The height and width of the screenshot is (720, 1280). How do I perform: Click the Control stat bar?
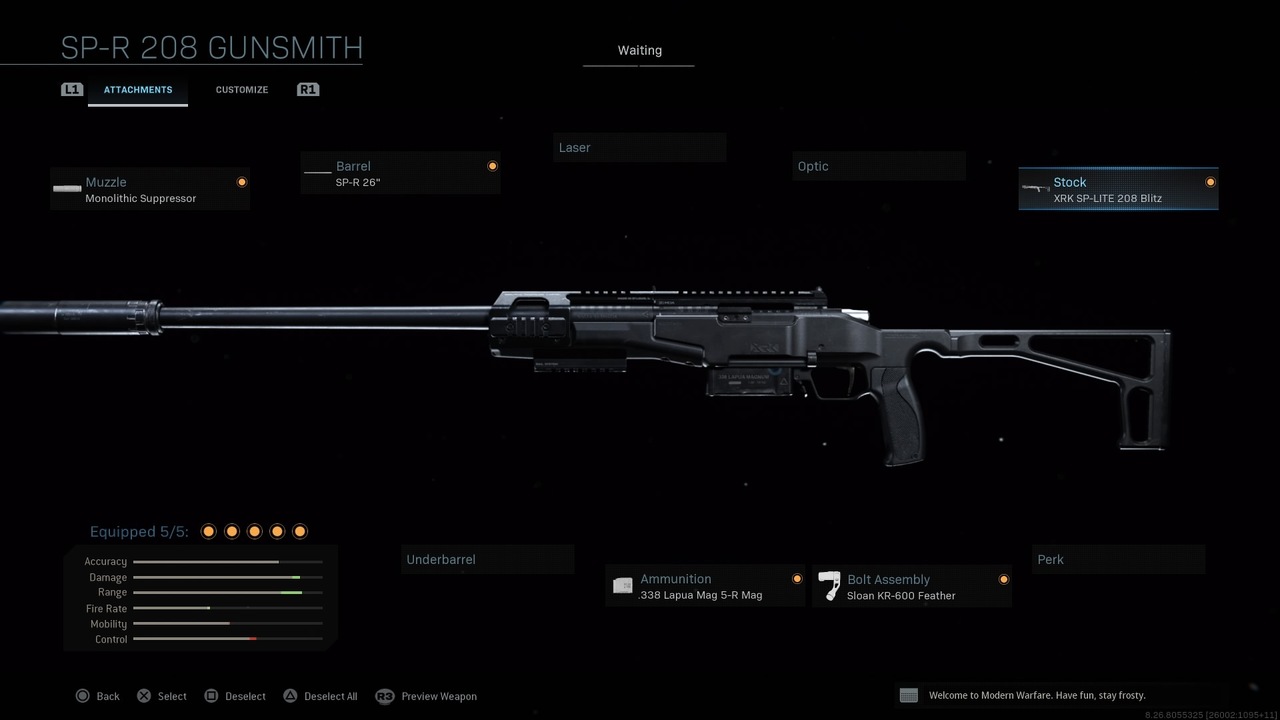tap(226, 639)
